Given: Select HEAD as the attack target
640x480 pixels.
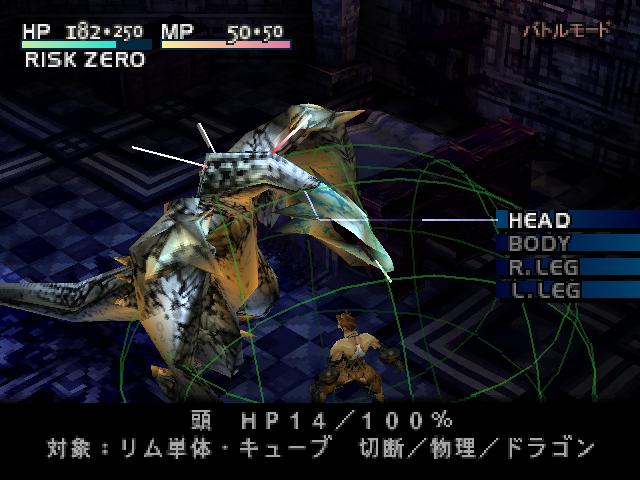Looking at the screenshot, I should (x=540, y=220).
